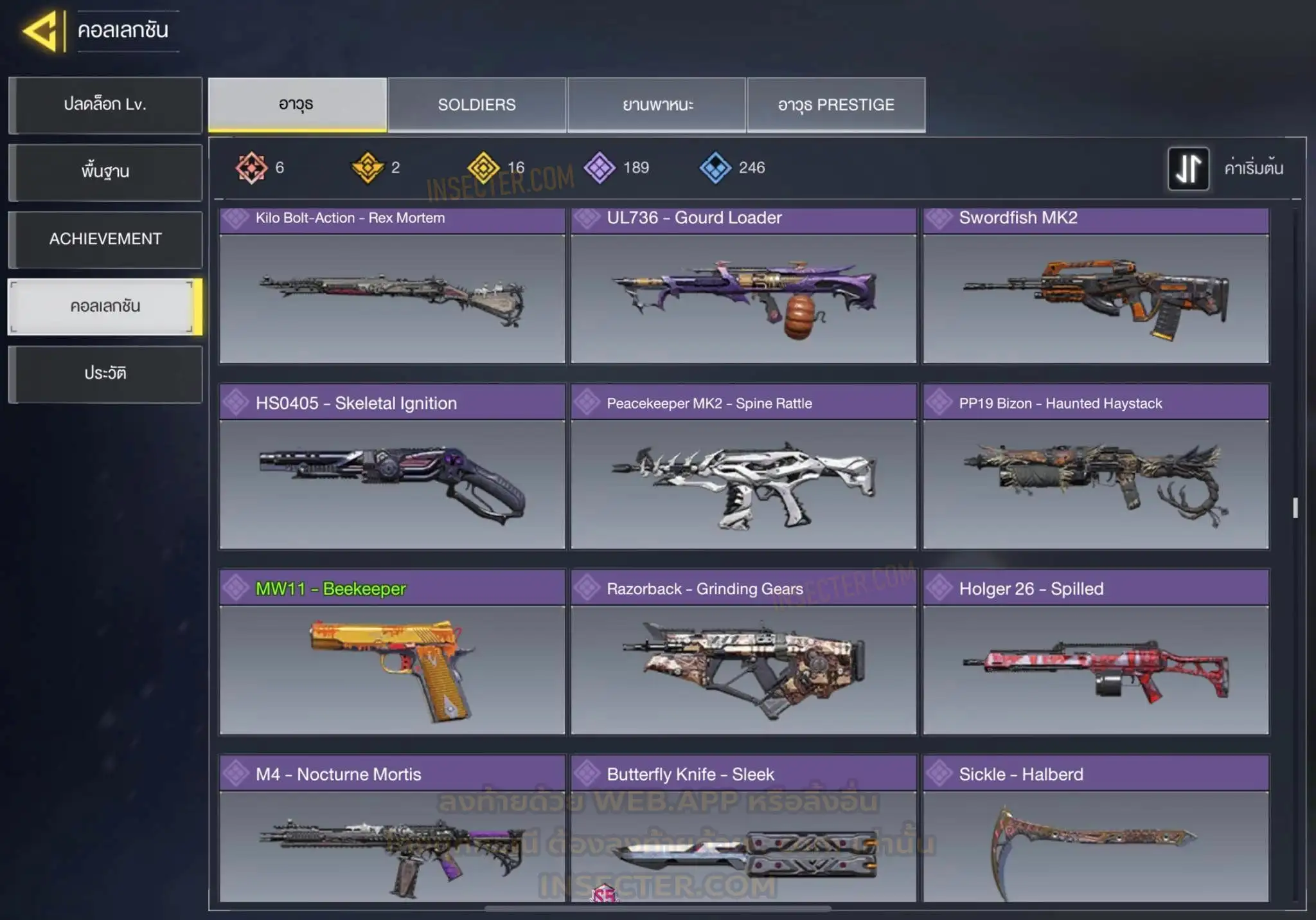The image size is (1316, 920).
Task: Select the พื้นฐาน menu entry
Action: (x=105, y=172)
